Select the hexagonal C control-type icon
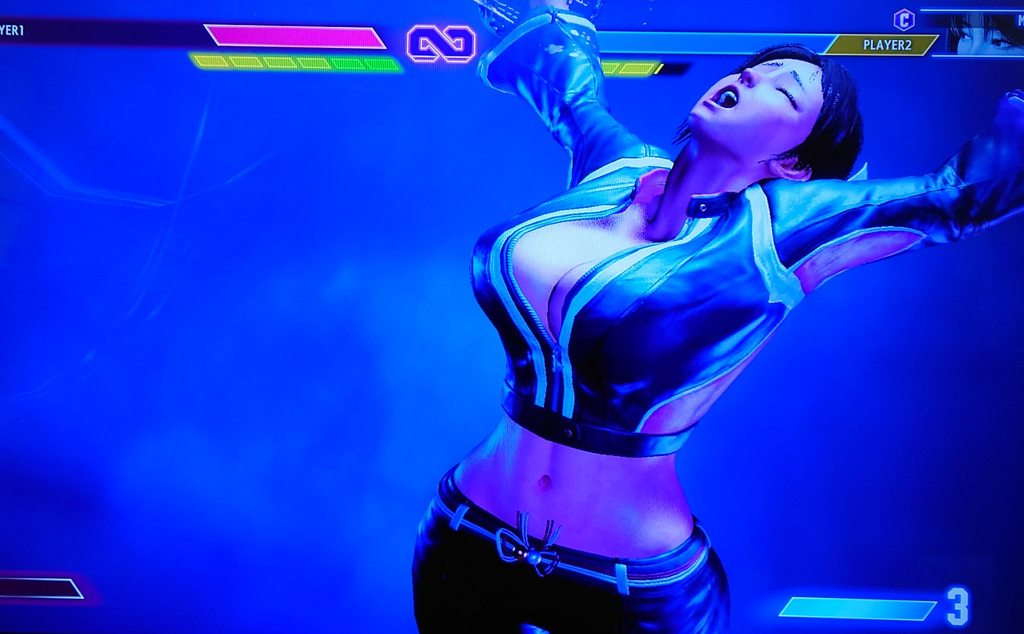The height and width of the screenshot is (634, 1024). tap(904, 19)
